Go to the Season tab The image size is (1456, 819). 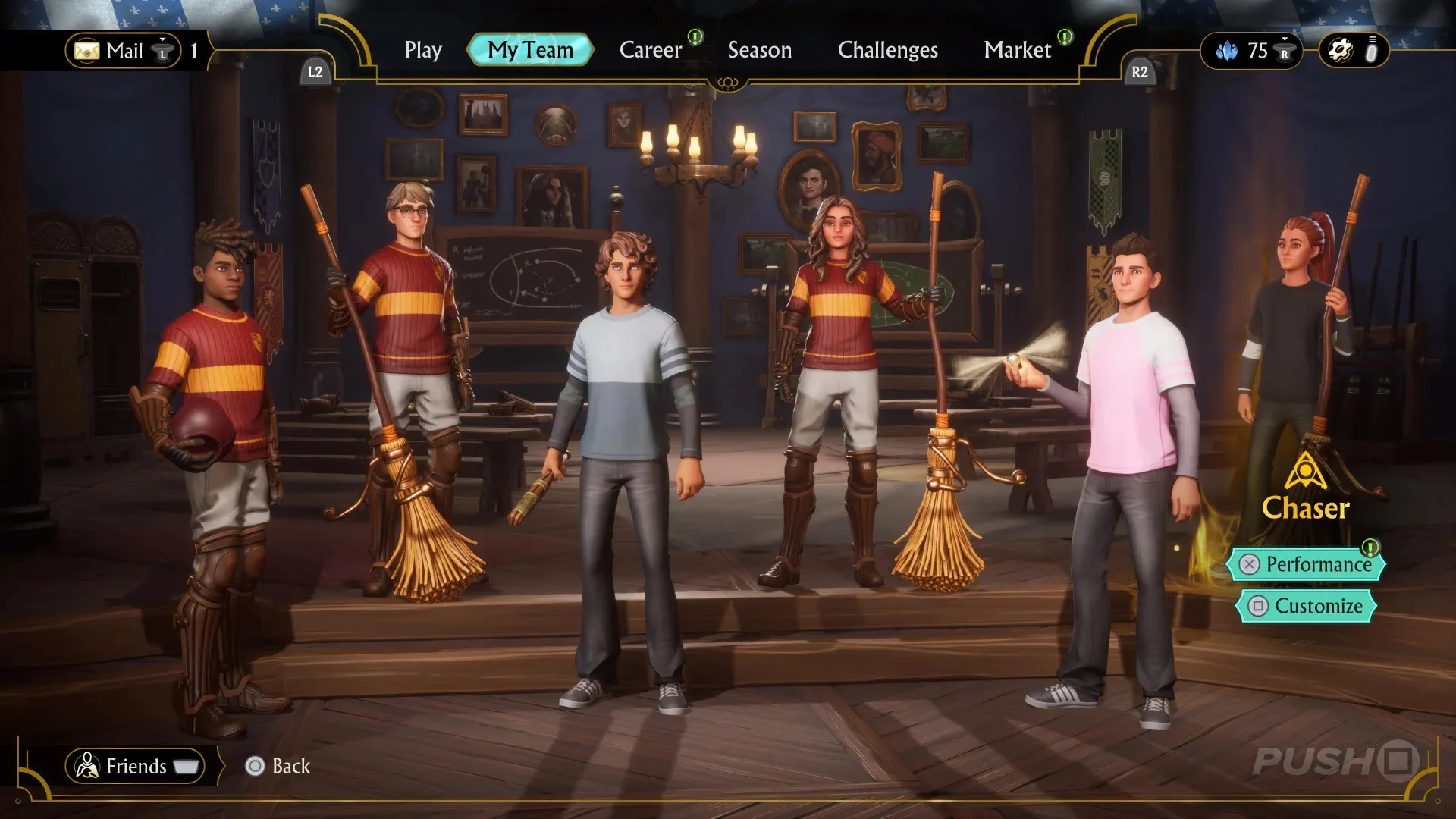pos(759,50)
